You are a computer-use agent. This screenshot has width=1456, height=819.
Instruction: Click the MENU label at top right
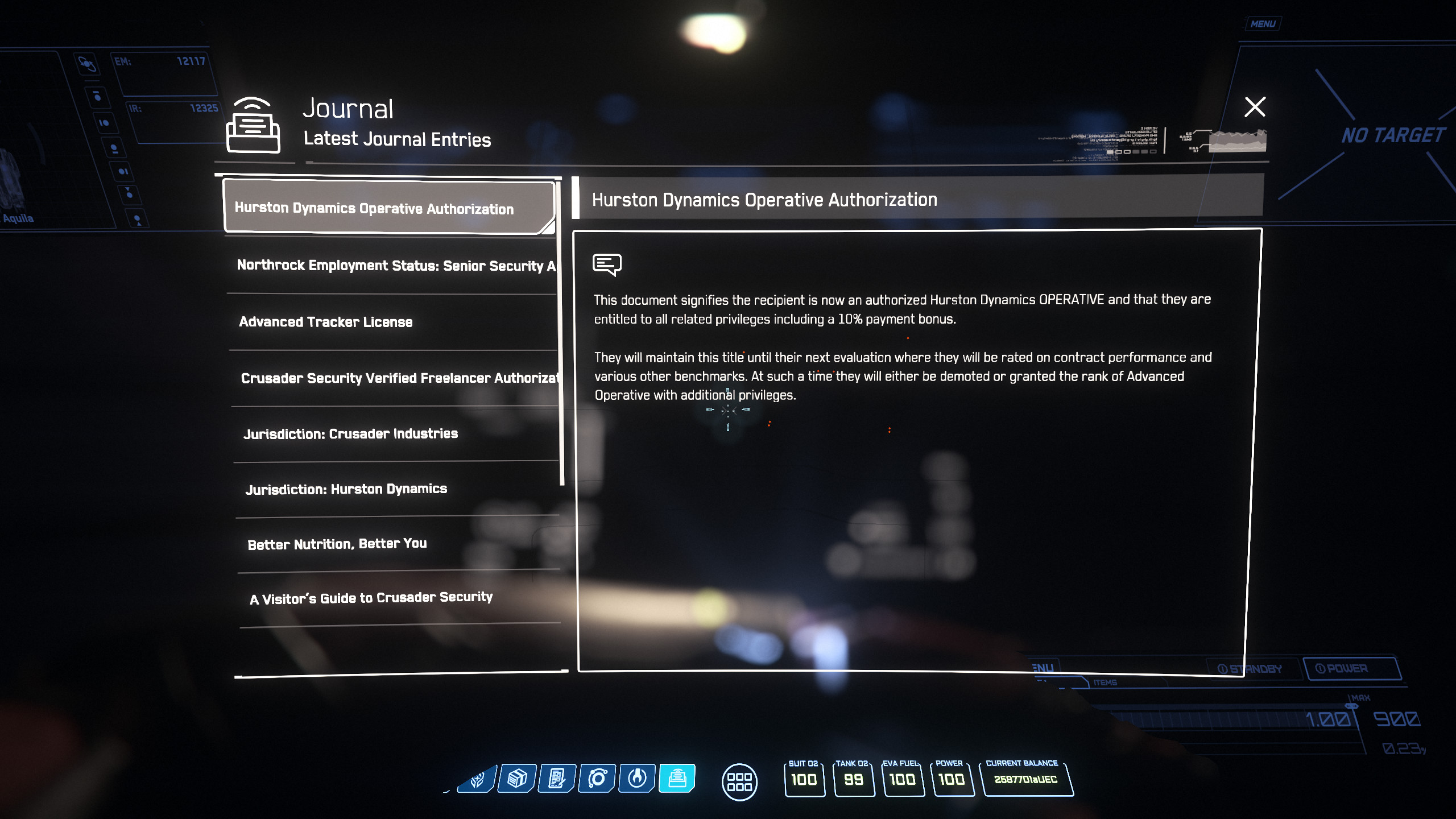(1263, 24)
